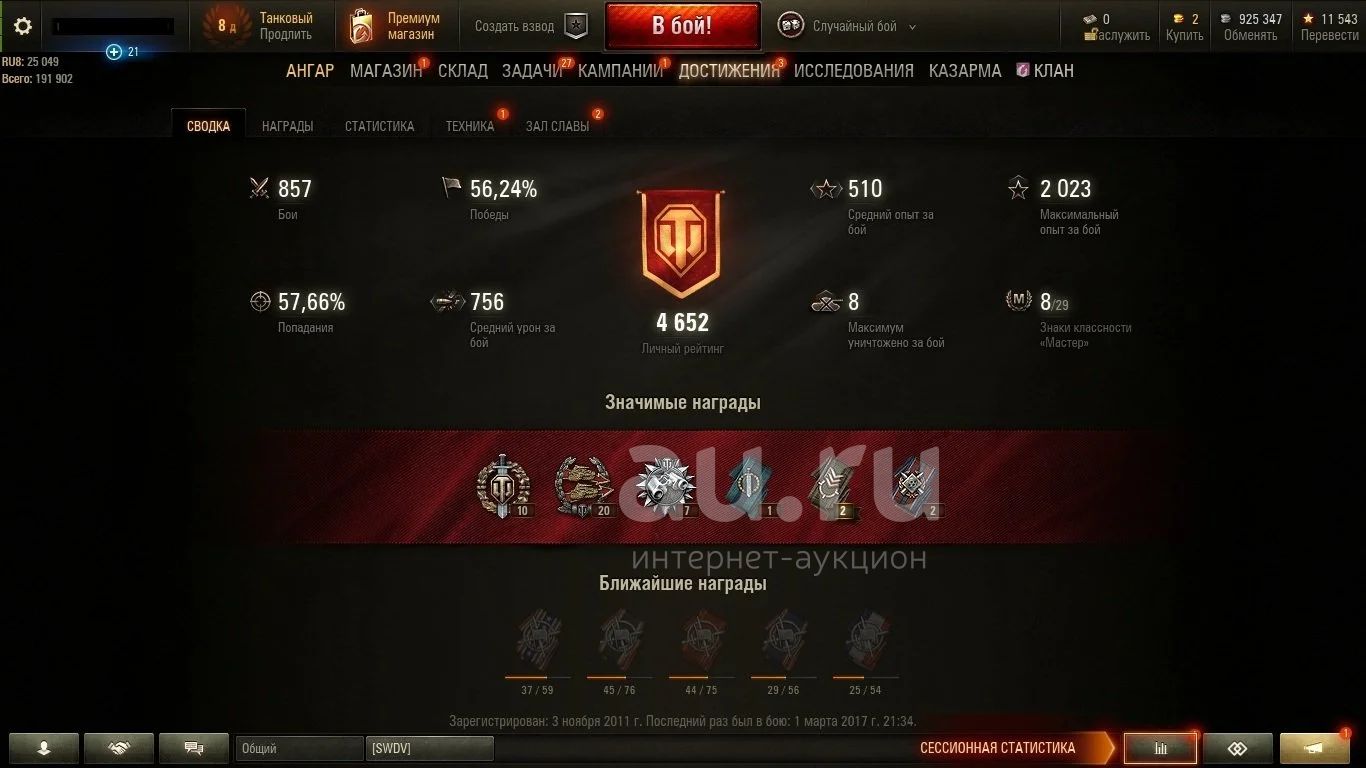Go to the «АНГАР» hangar section
The image size is (1366, 768).
click(310, 71)
